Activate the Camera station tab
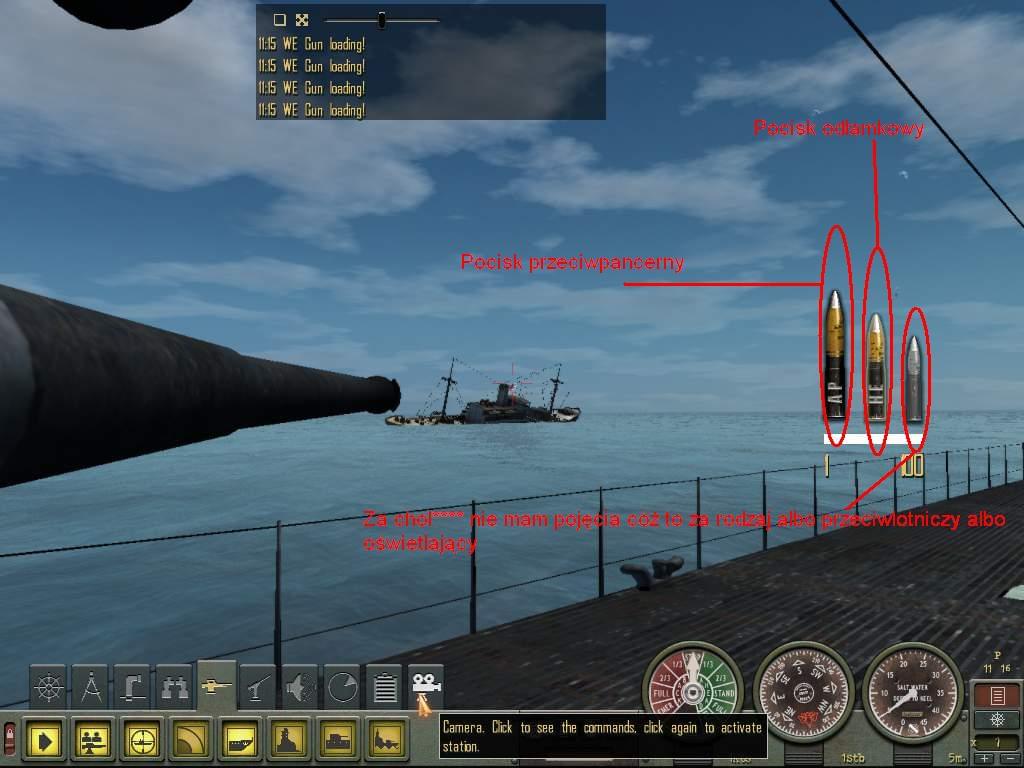 [x=427, y=687]
